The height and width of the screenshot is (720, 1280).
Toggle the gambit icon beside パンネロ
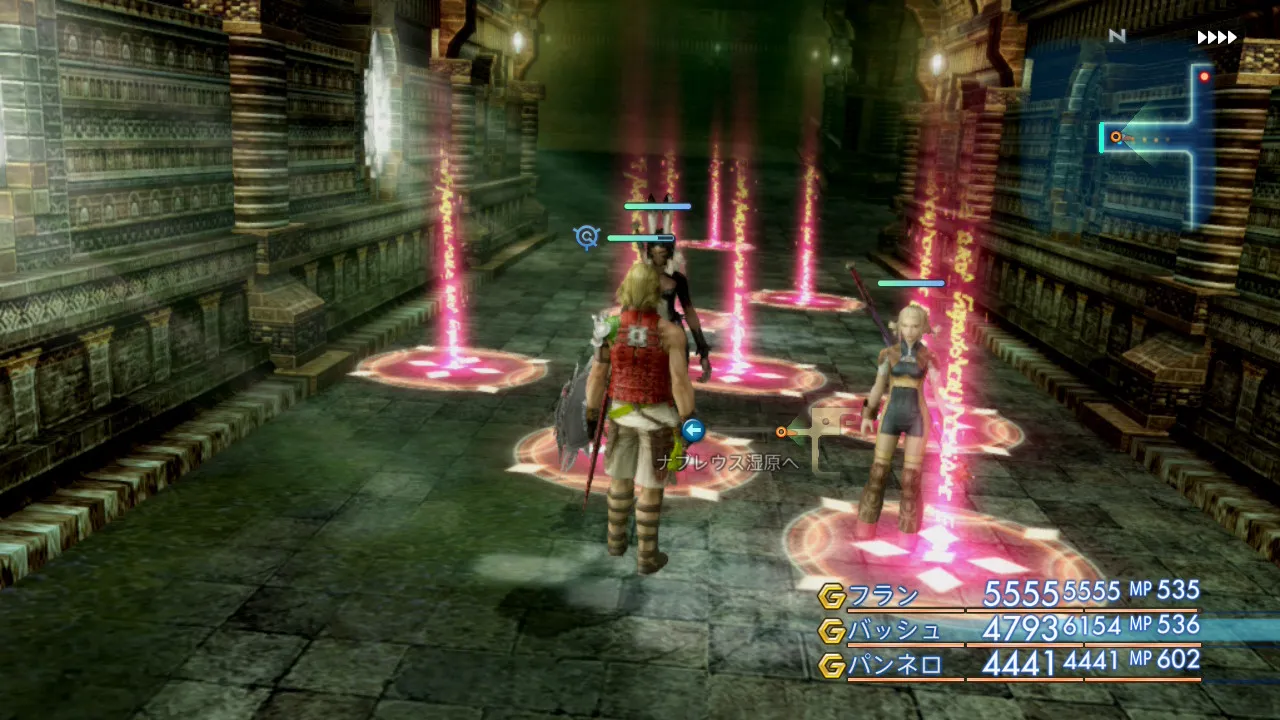(x=831, y=665)
